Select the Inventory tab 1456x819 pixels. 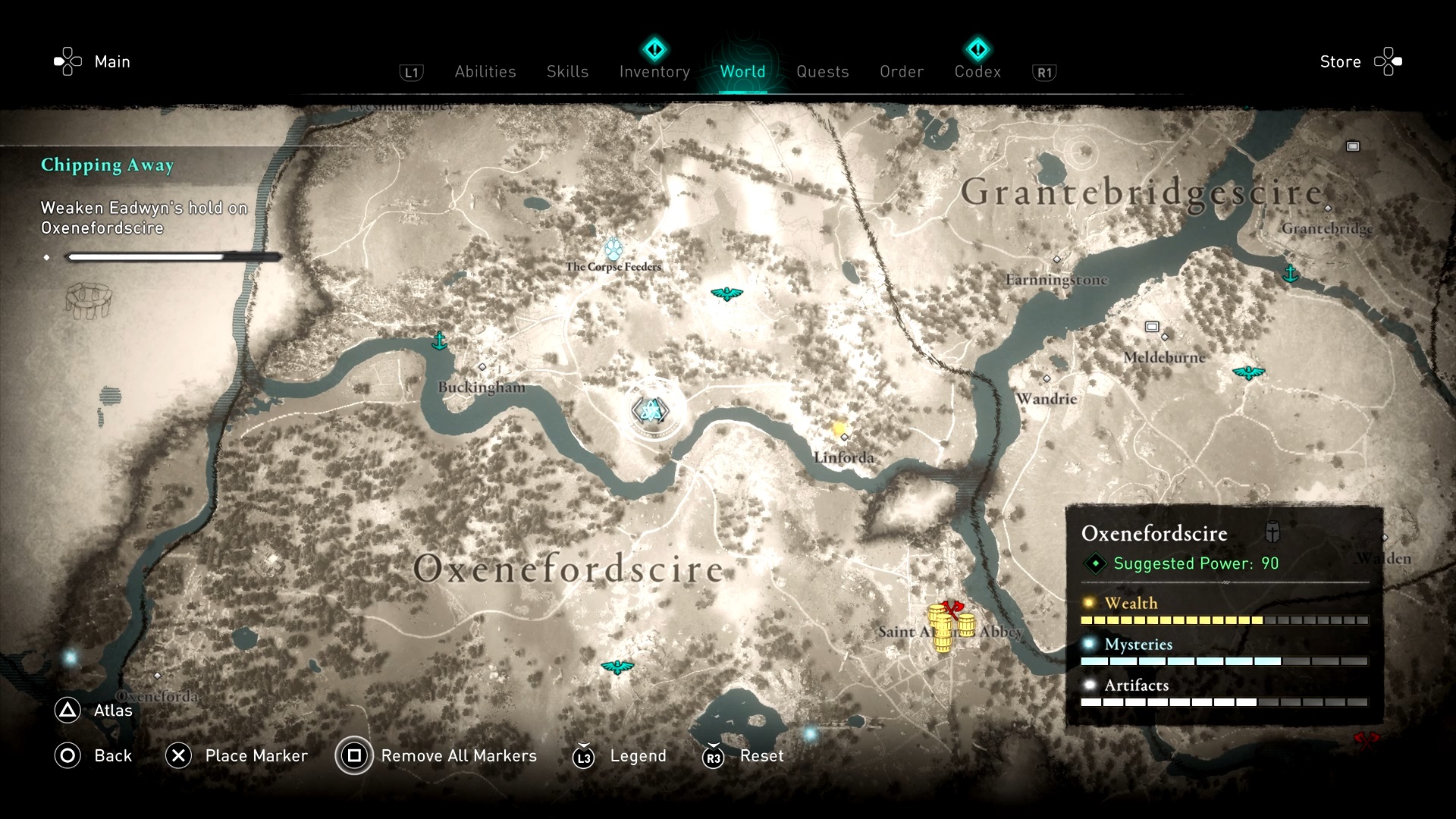[654, 71]
